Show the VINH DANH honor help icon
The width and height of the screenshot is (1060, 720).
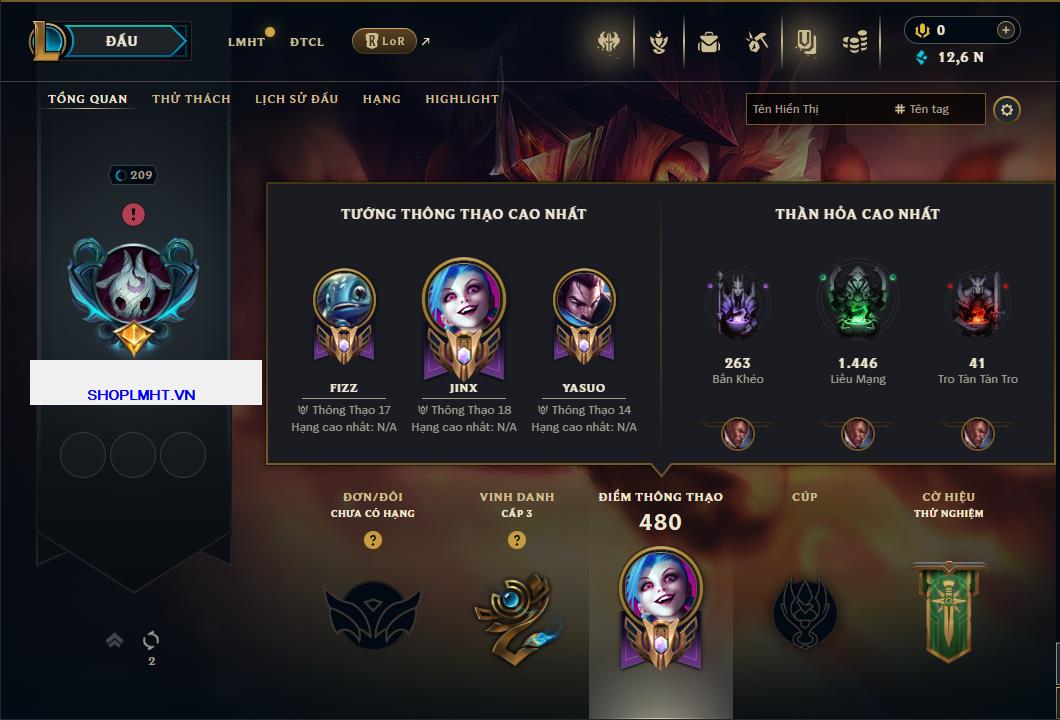click(517, 540)
